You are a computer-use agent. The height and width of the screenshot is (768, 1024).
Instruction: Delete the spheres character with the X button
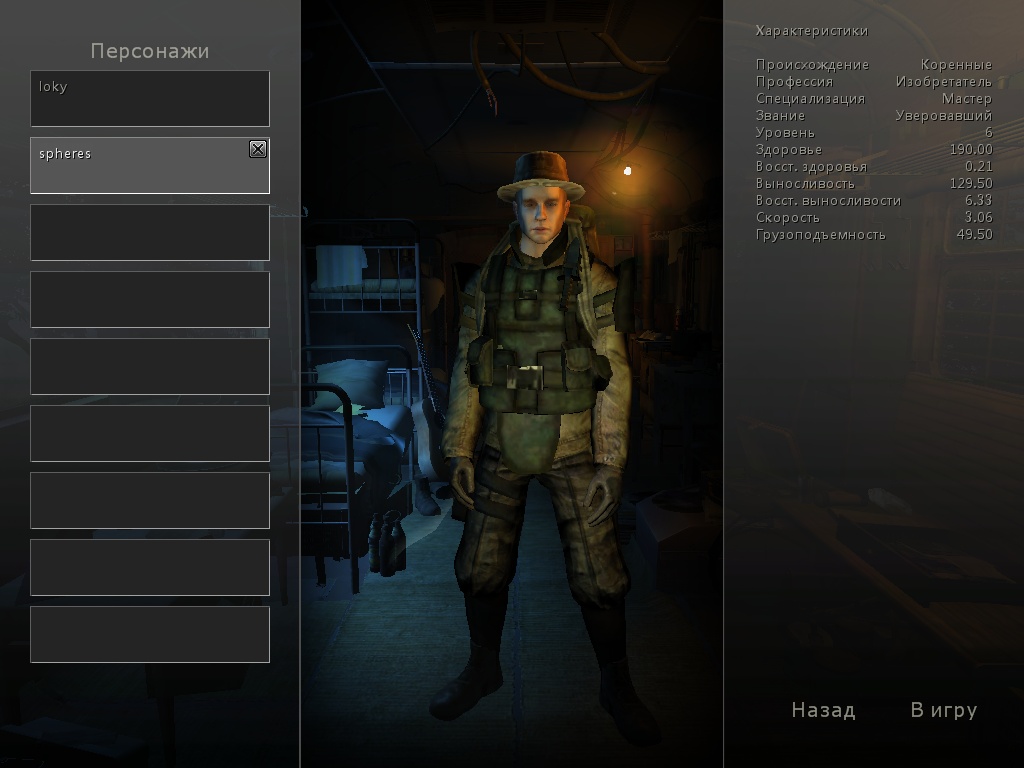(x=258, y=149)
